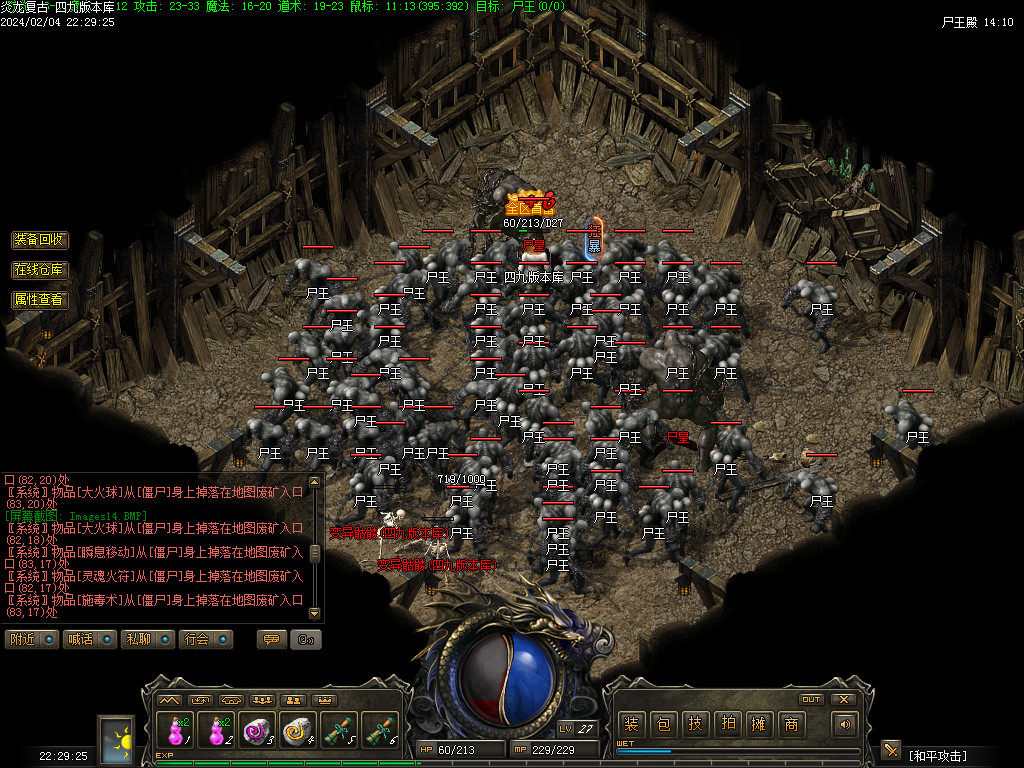The height and width of the screenshot is (768, 1024).
Task: Open the 商 shop button
Action: (791, 724)
